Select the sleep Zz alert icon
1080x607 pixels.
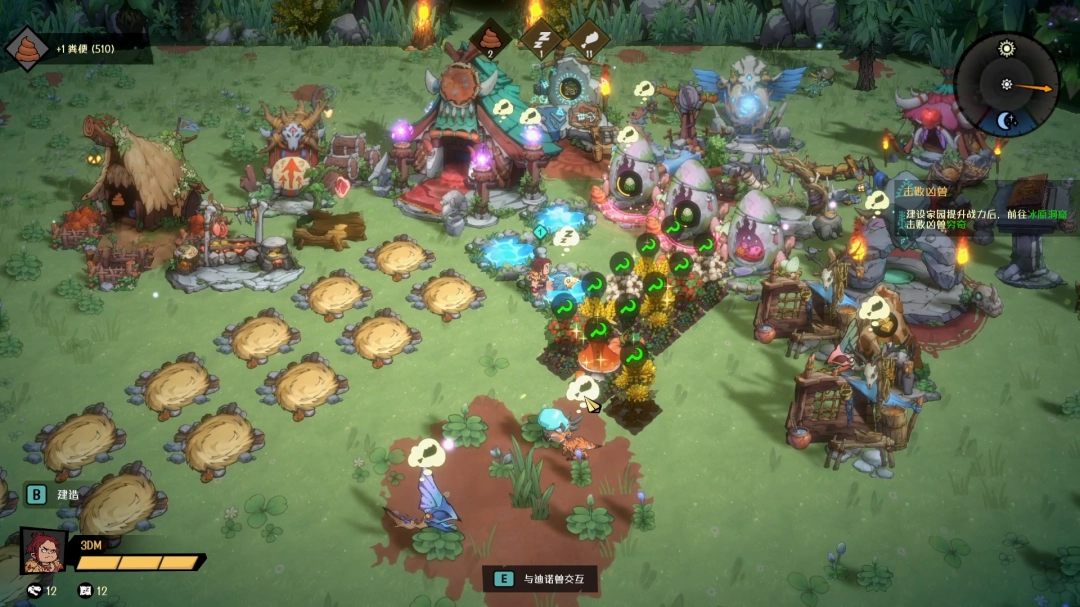(540, 38)
